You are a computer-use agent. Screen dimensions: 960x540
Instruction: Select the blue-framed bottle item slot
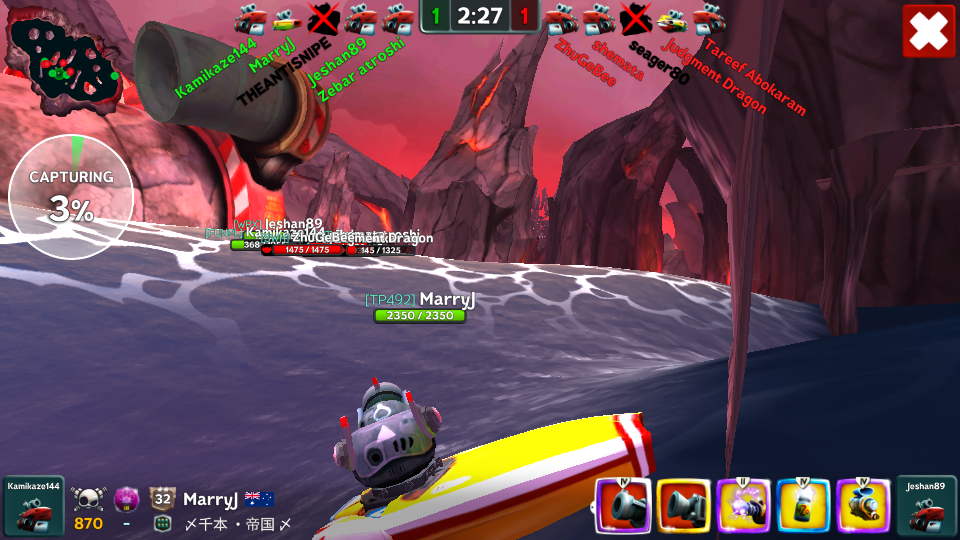point(804,506)
